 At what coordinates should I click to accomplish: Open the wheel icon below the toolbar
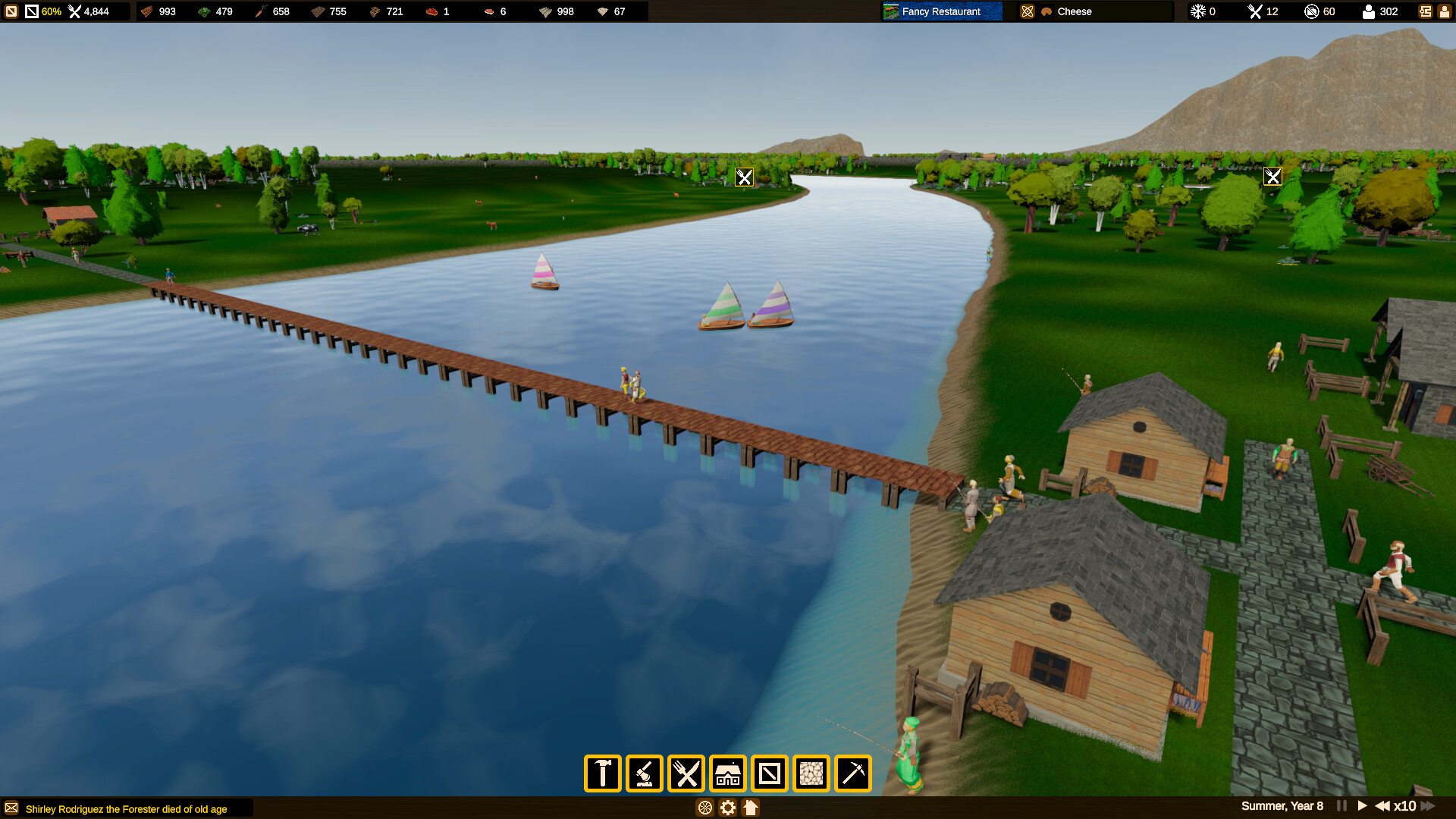pyautogui.click(x=706, y=808)
